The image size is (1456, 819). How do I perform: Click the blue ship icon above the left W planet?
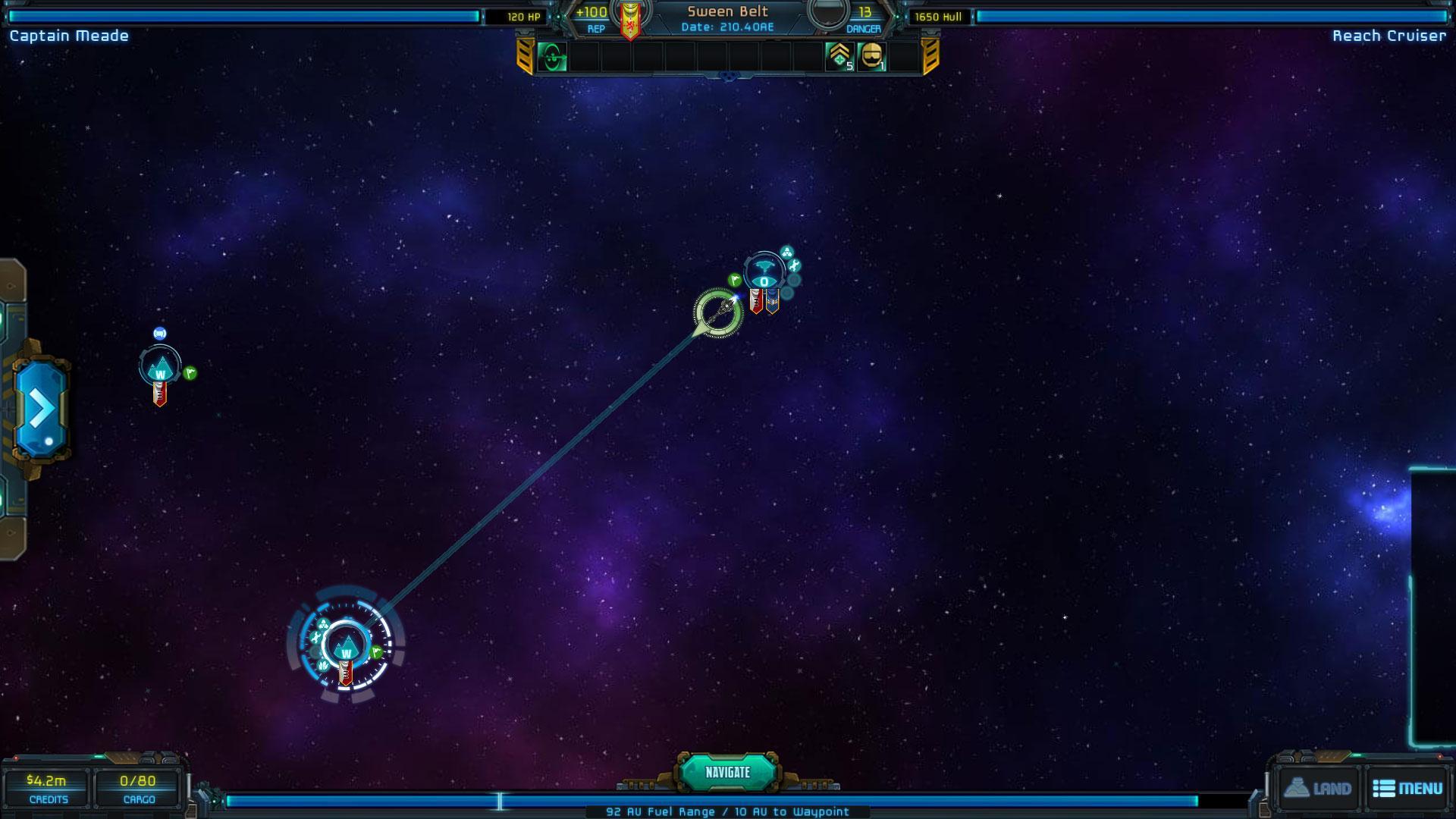(x=159, y=334)
